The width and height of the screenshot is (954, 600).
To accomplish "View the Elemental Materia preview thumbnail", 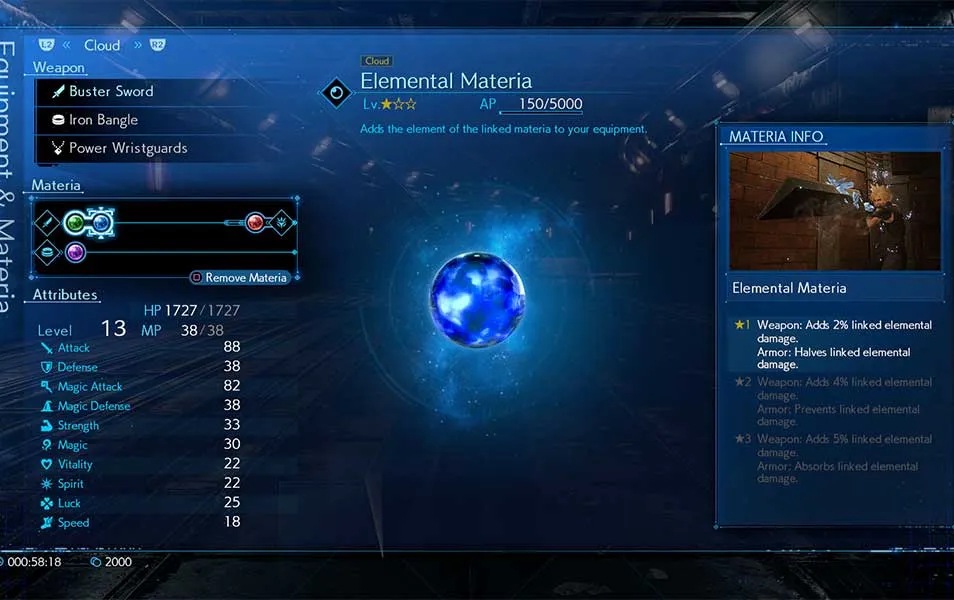I will click(x=835, y=211).
